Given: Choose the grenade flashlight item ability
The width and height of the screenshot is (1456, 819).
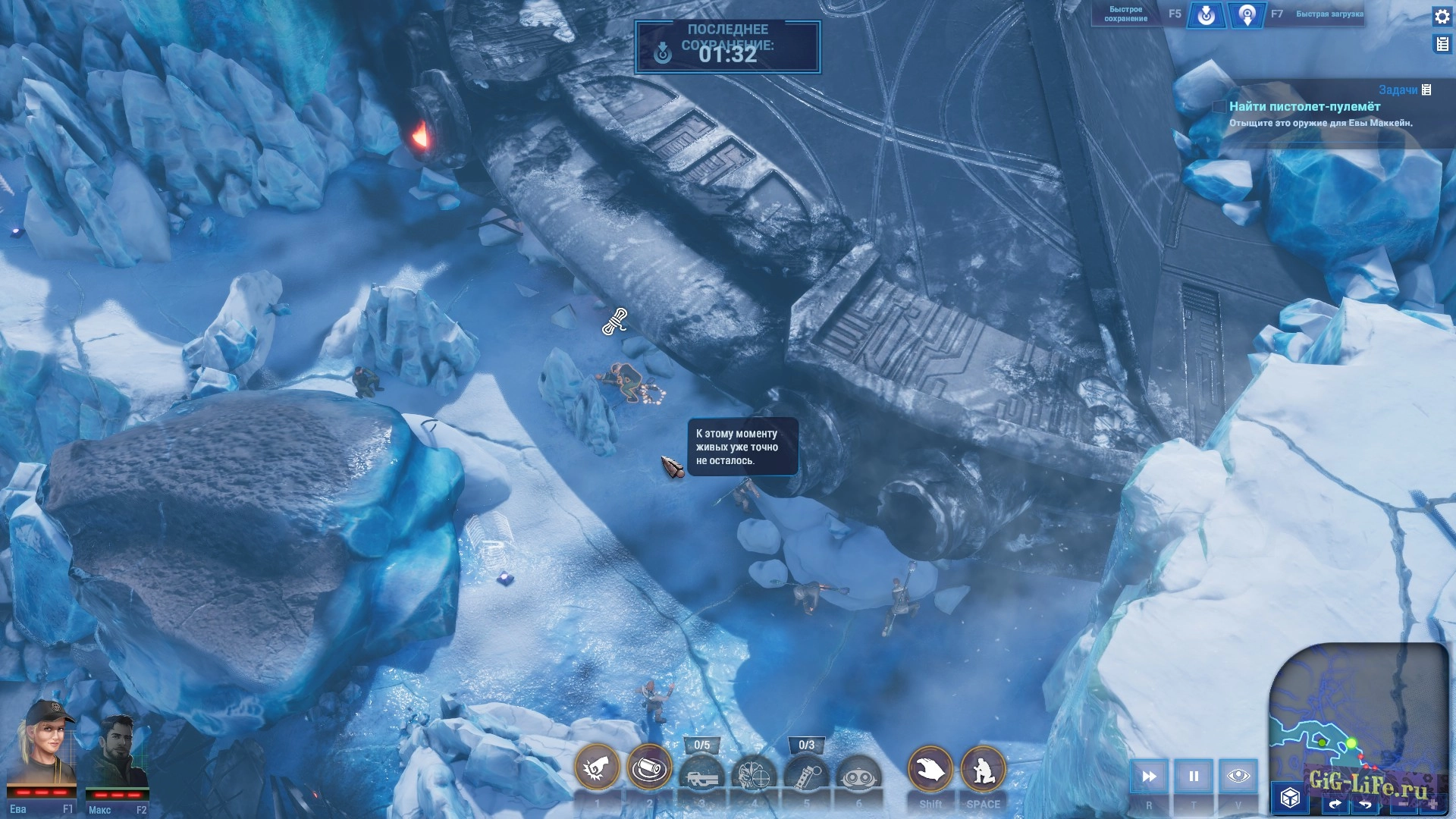Looking at the screenshot, I should [x=806, y=775].
